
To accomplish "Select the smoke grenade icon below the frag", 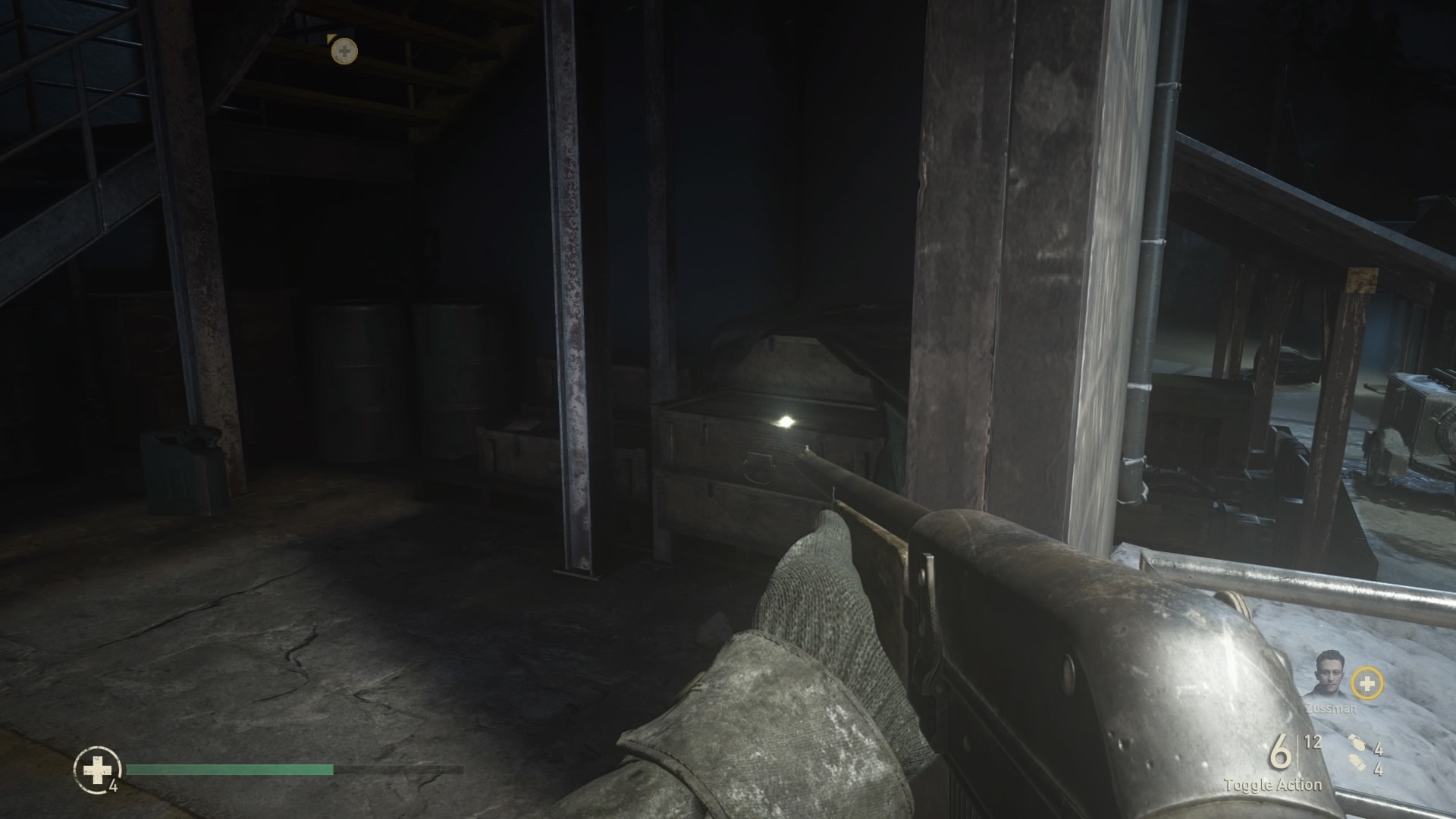I will point(1358,762).
